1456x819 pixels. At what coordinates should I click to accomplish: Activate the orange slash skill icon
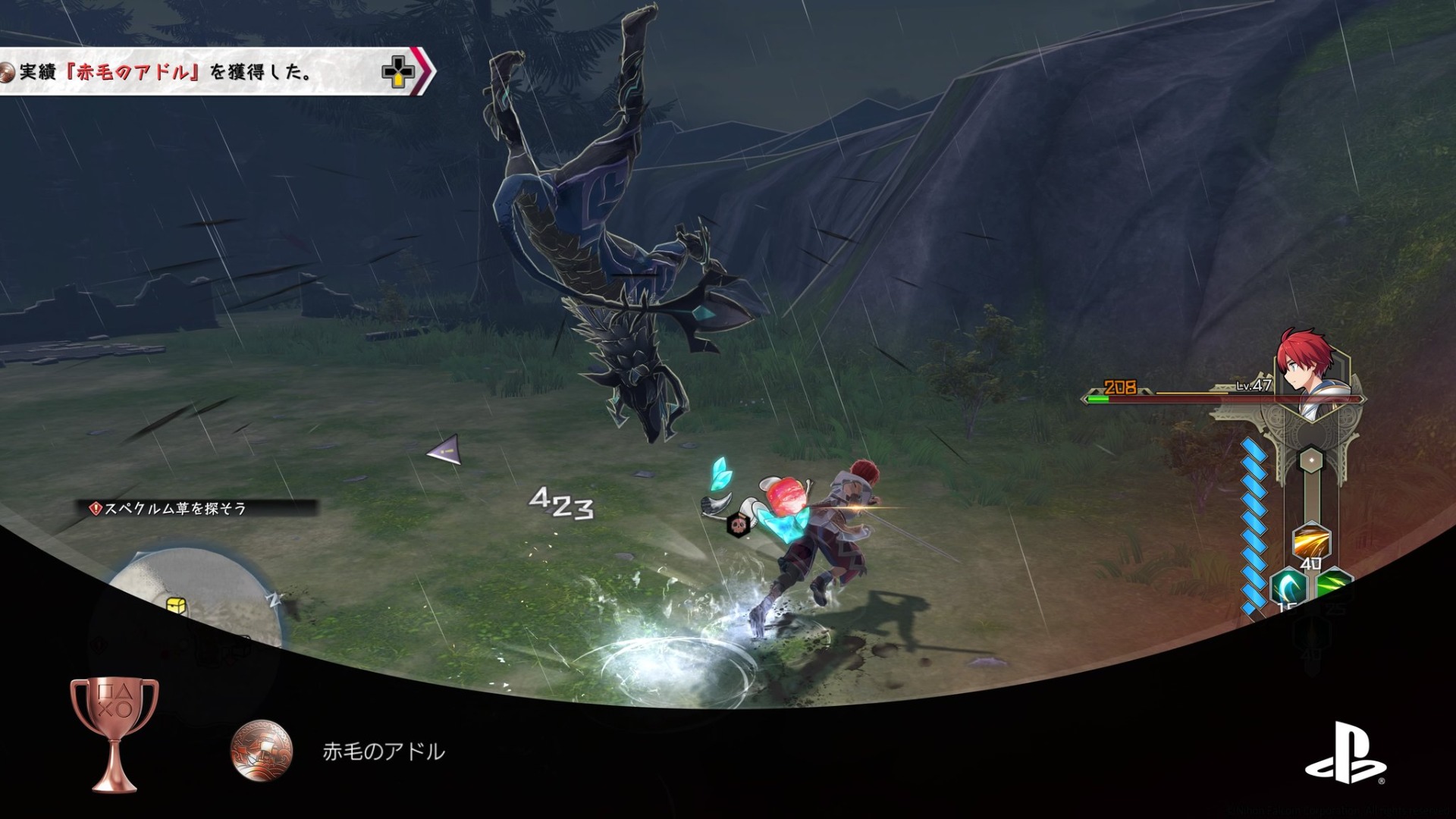(x=1311, y=541)
